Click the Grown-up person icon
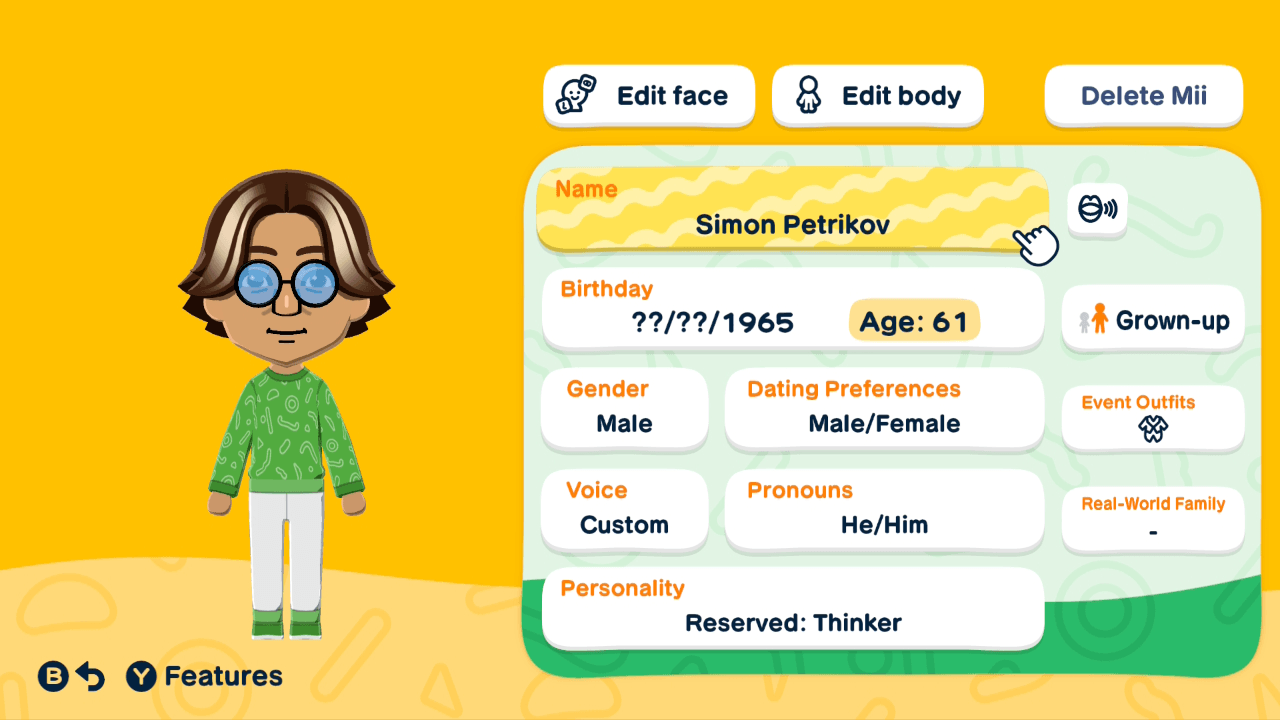 (x=1101, y=319)
